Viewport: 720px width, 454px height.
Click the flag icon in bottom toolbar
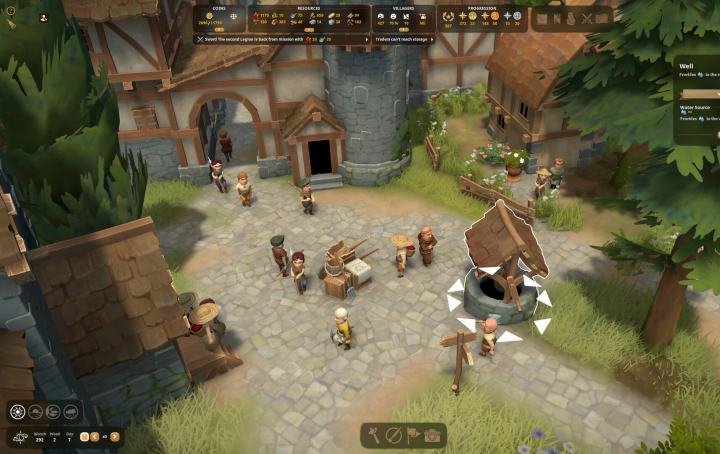tap(413, 435)
